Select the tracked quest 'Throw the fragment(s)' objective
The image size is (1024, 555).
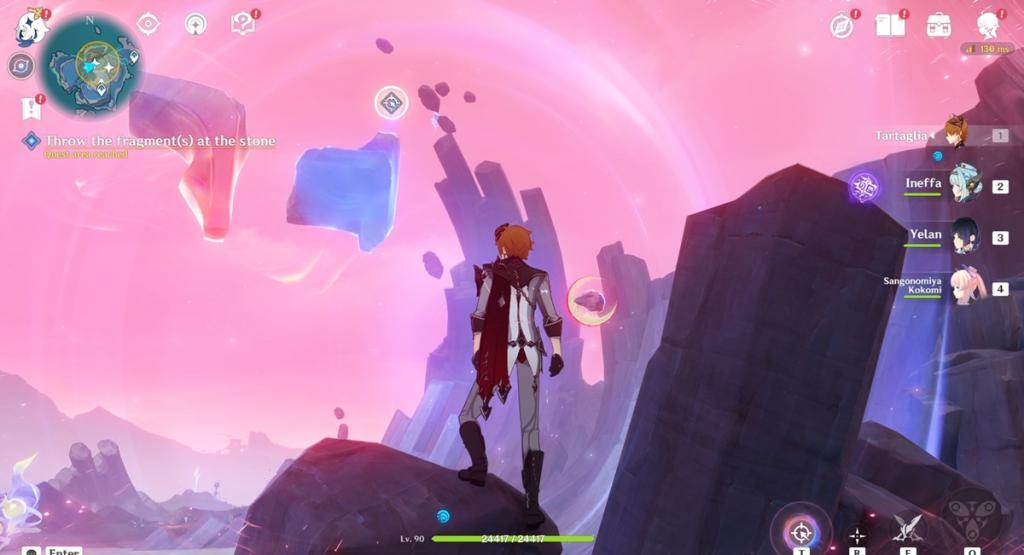(x=159, y=142)
